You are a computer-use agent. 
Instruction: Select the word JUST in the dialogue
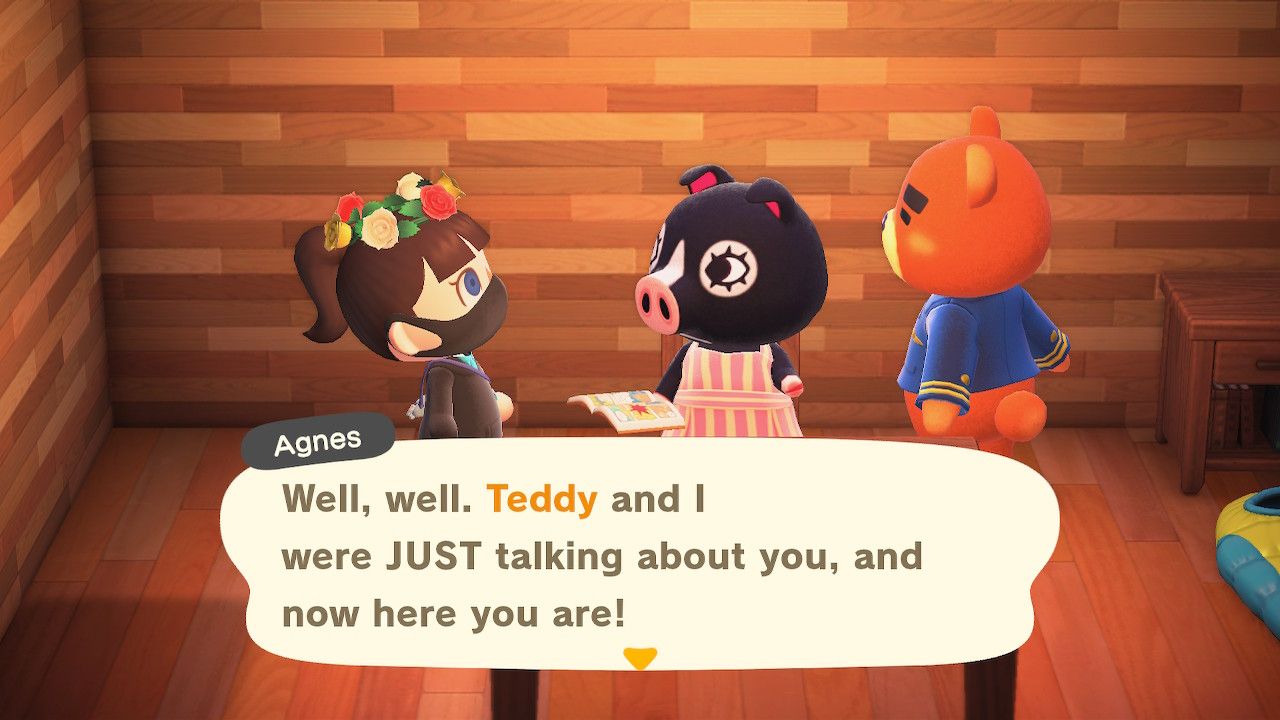point(436,555)
